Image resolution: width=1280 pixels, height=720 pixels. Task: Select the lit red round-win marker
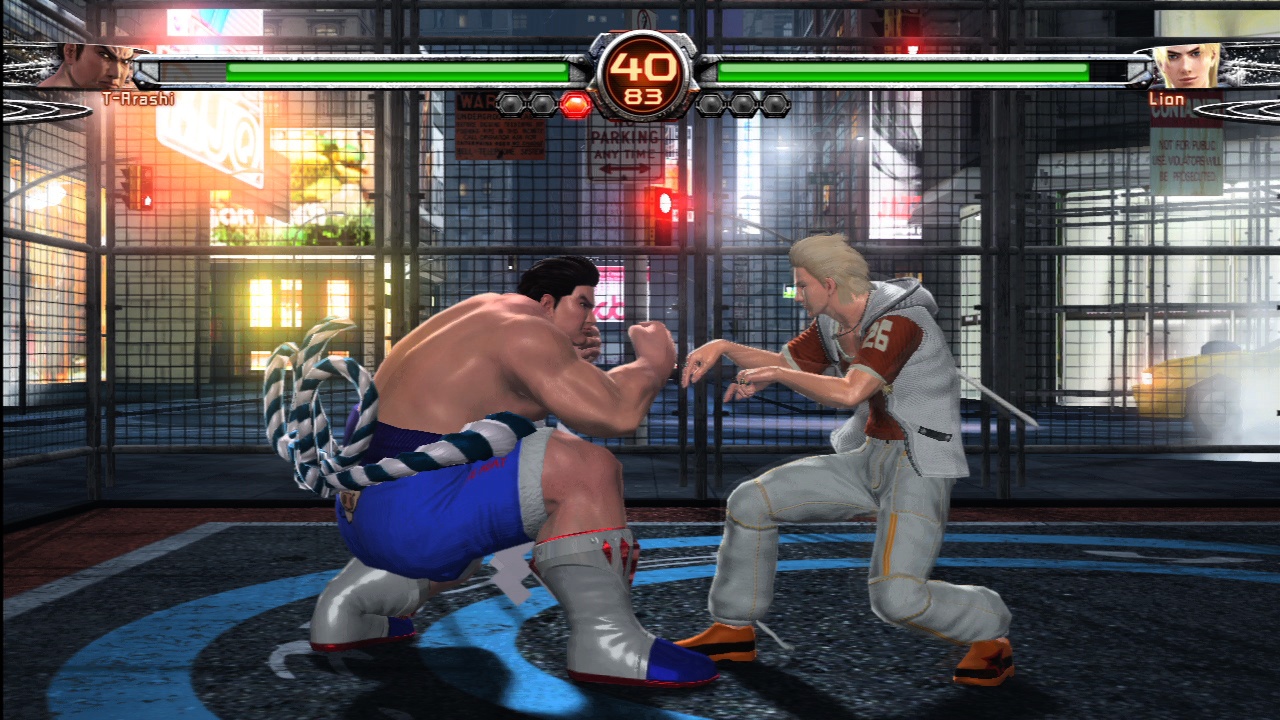pyautogui.click(x=575, y=103)
